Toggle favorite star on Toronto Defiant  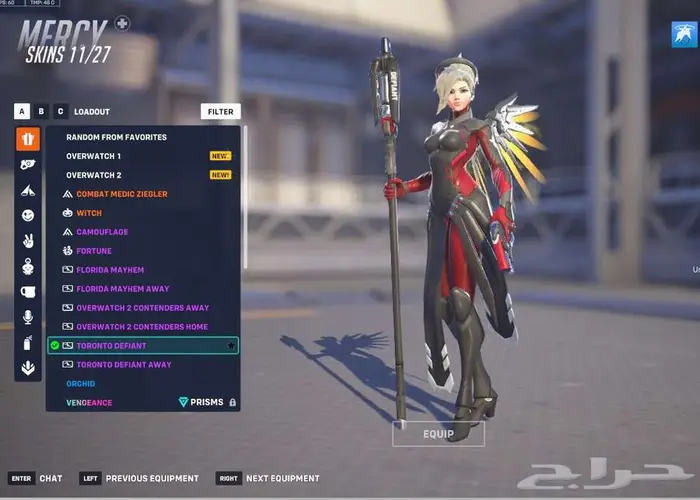coord(231,346)
